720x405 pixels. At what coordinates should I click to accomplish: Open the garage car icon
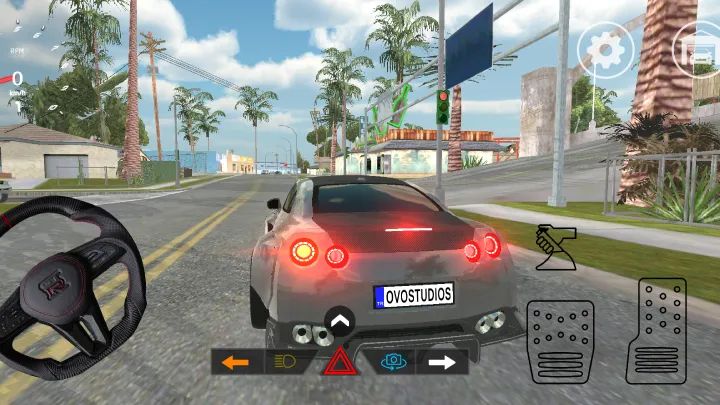[695, 46]
